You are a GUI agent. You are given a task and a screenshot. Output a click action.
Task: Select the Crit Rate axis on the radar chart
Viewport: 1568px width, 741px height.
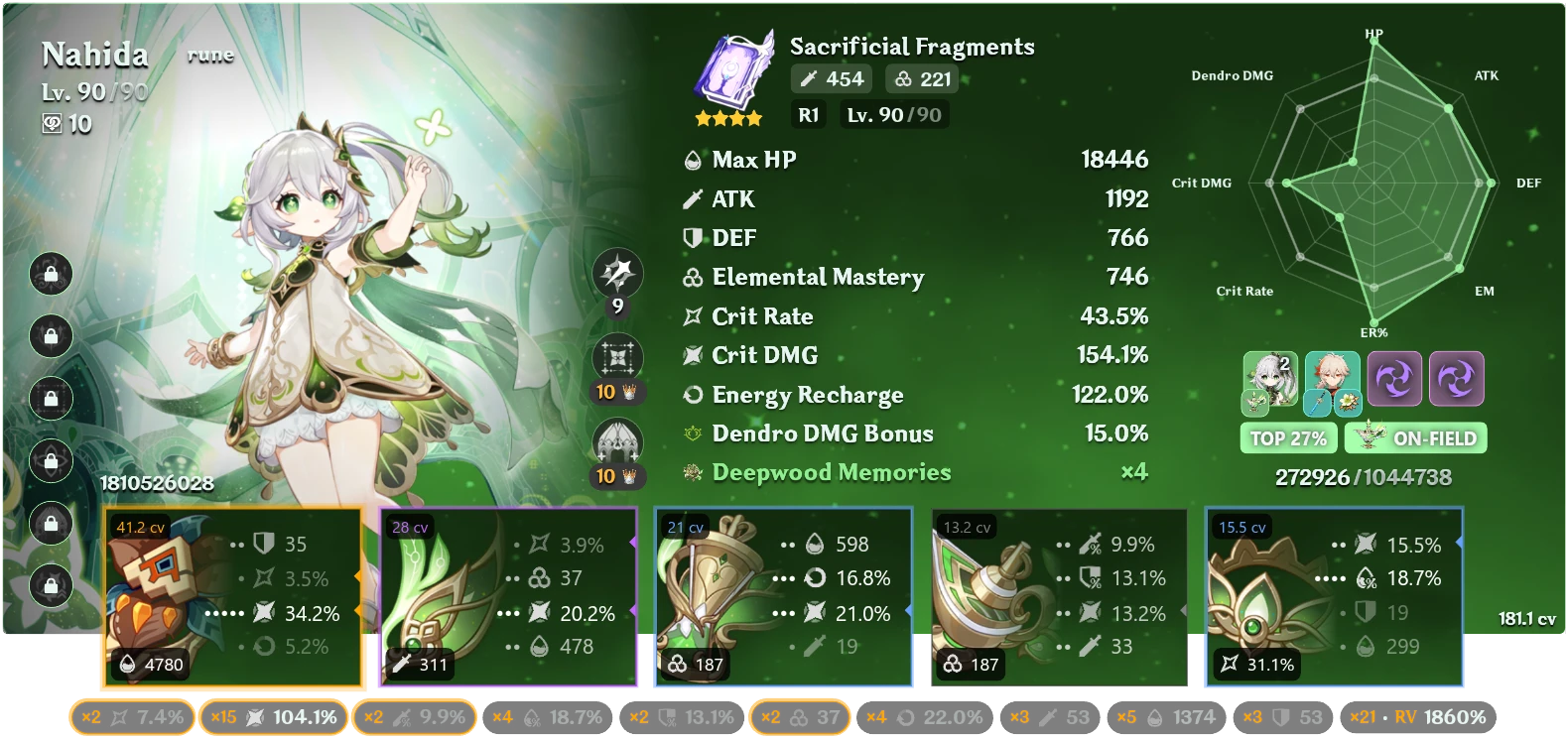click(1243, 291)
